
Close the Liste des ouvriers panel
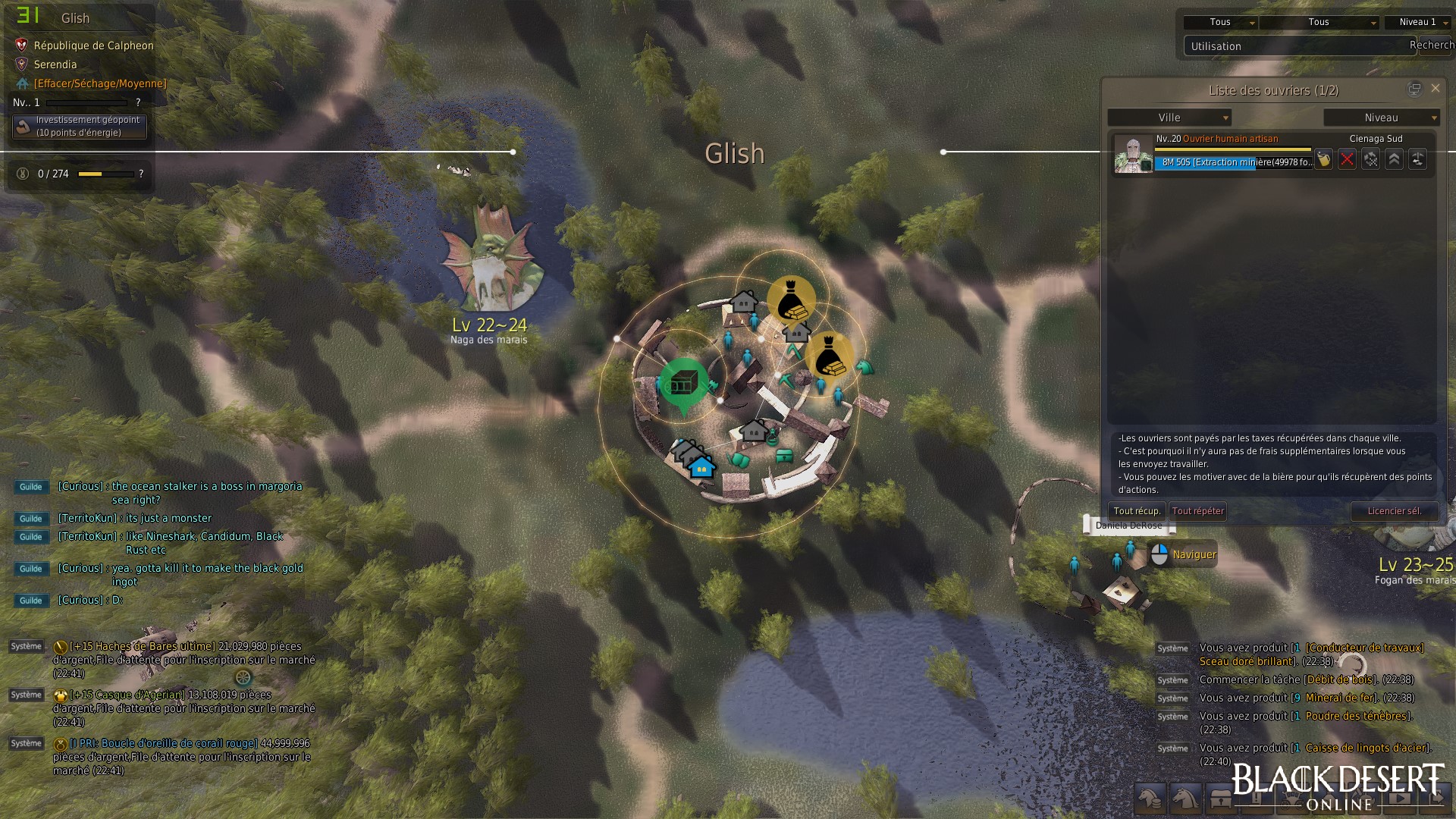[x=1435, y=89]
